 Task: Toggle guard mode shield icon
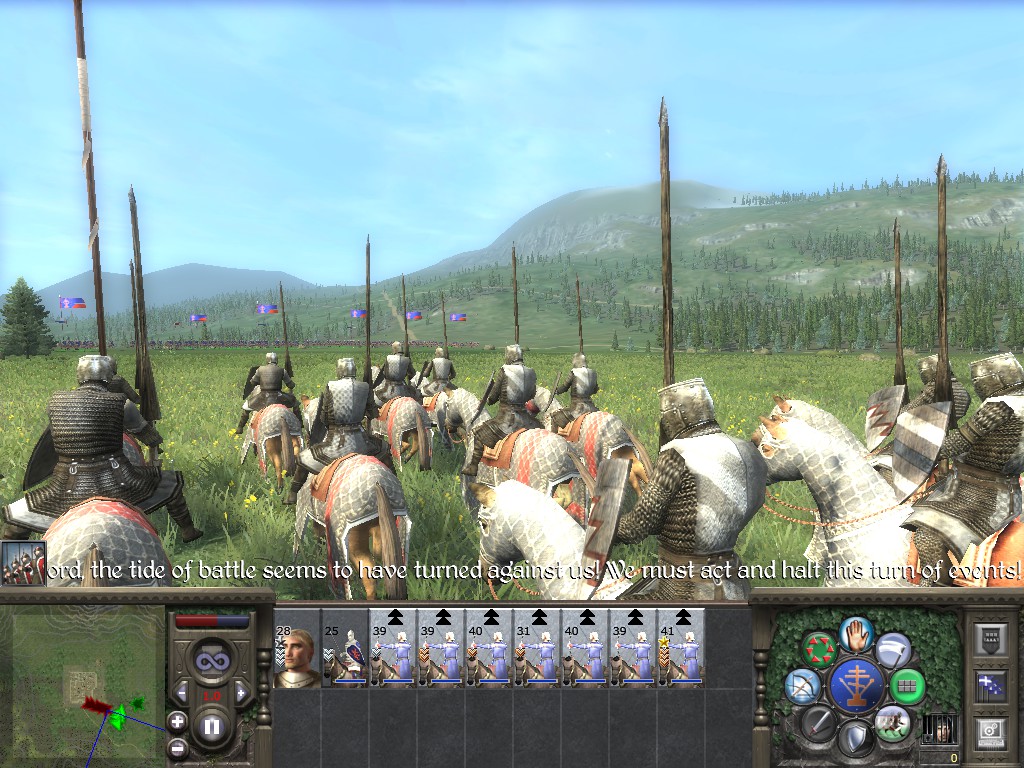[856, 740]
